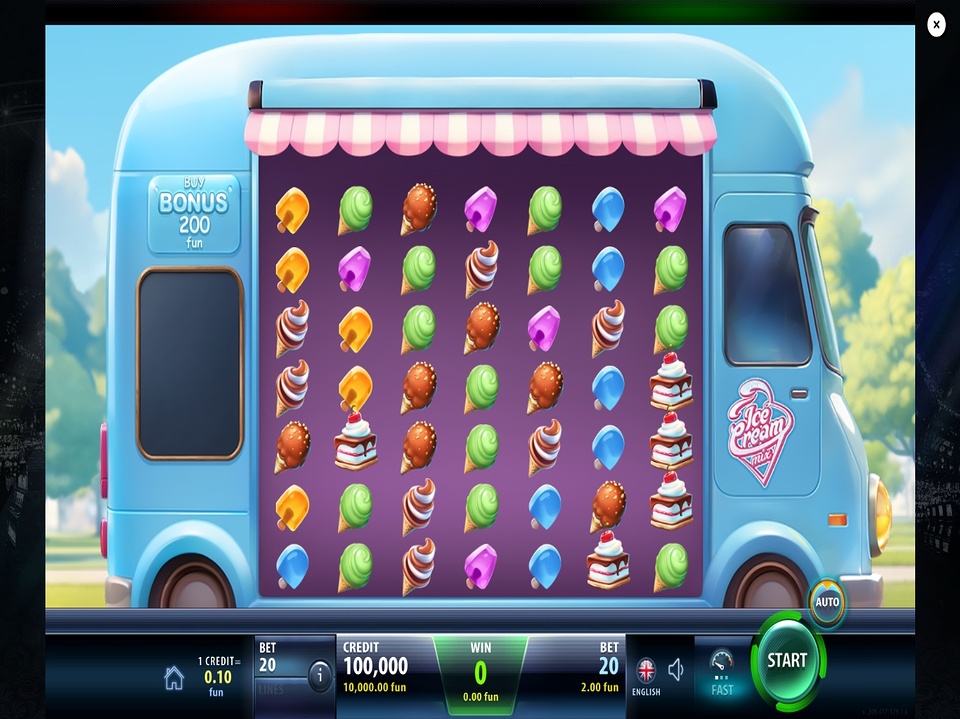Buy the Bonus for 200 fun
960x719 pixels.
[x=194, y=214]
